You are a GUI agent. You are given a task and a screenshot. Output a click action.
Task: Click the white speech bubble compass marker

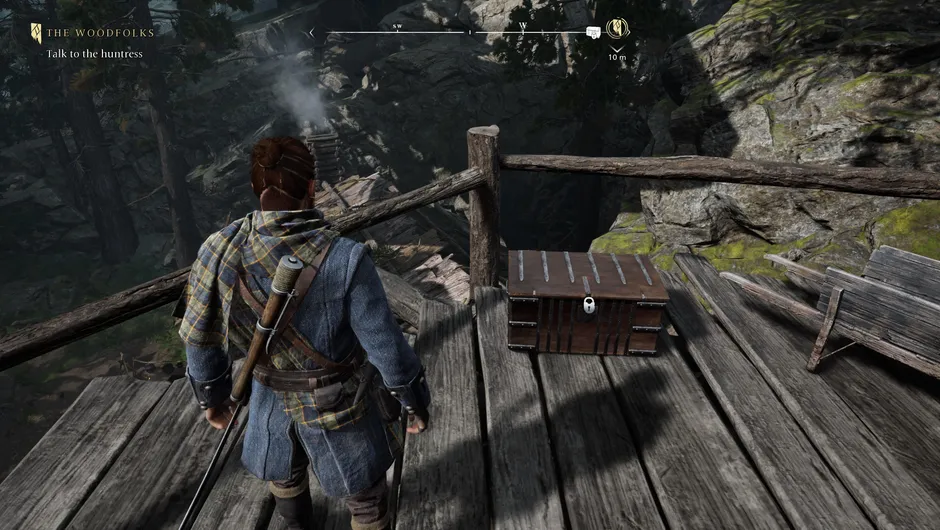[593, 33]
